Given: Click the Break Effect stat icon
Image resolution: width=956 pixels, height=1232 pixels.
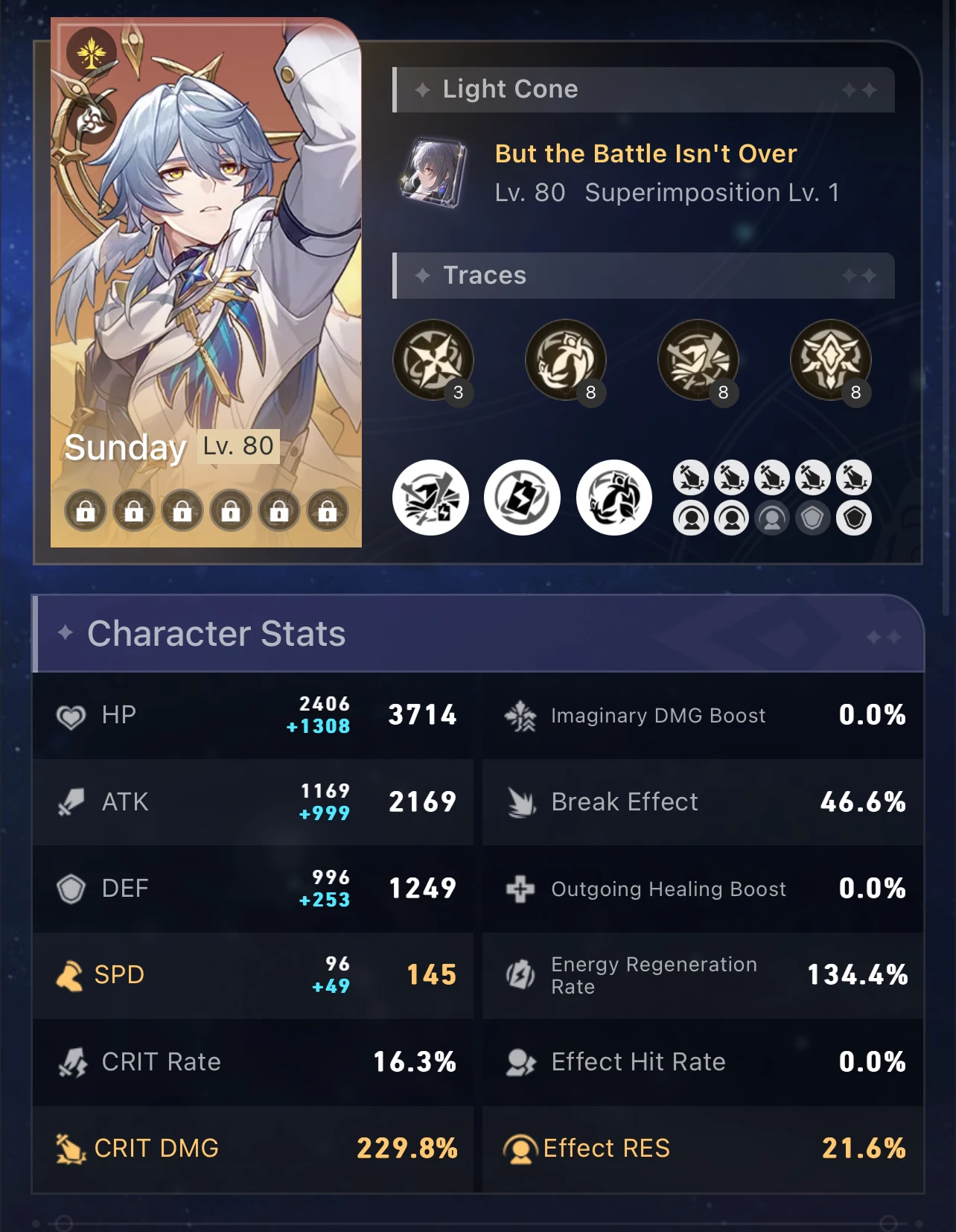Looking at the screenshot, I should click(x=522, y=803).
